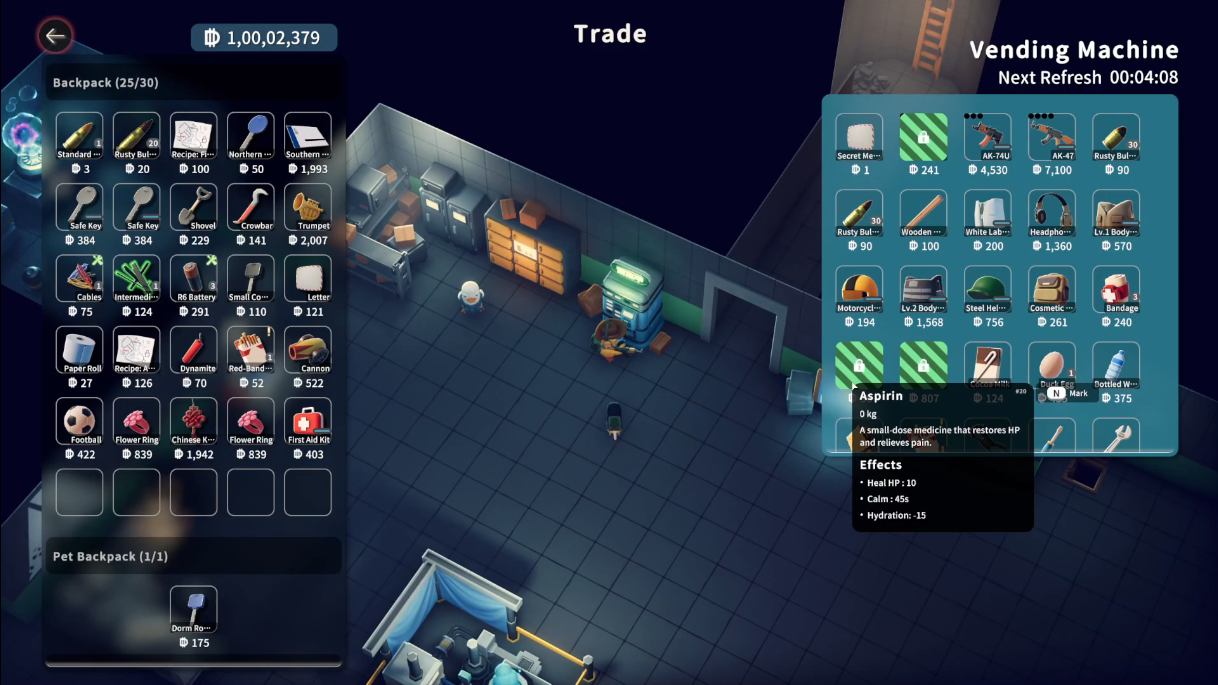Viewport: 1218px width, 685px height.
Task: Select the Bottled Water item
Action: [1115, 367]
